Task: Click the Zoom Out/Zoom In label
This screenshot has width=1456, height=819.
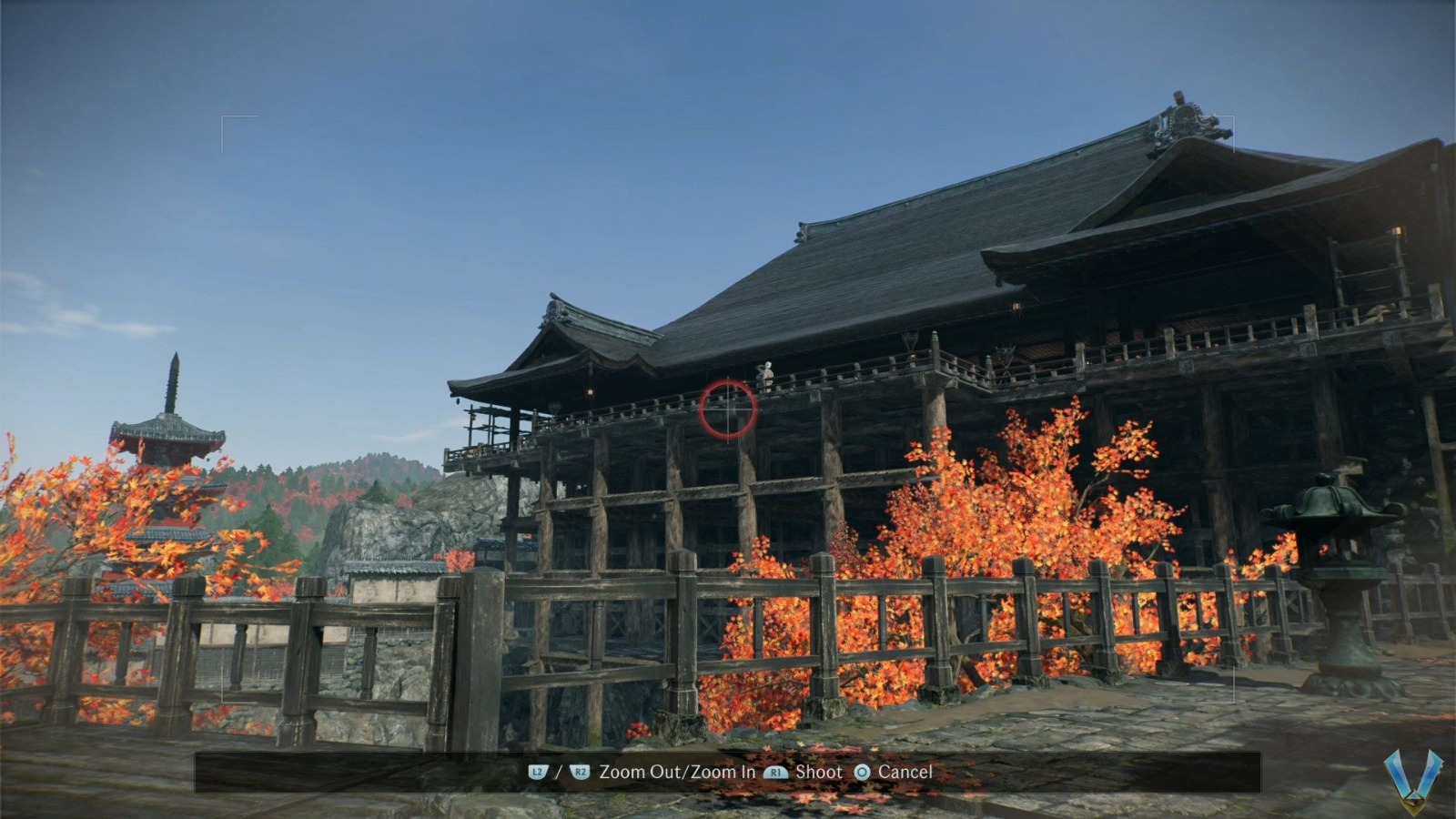Action: tap(677, 771)
